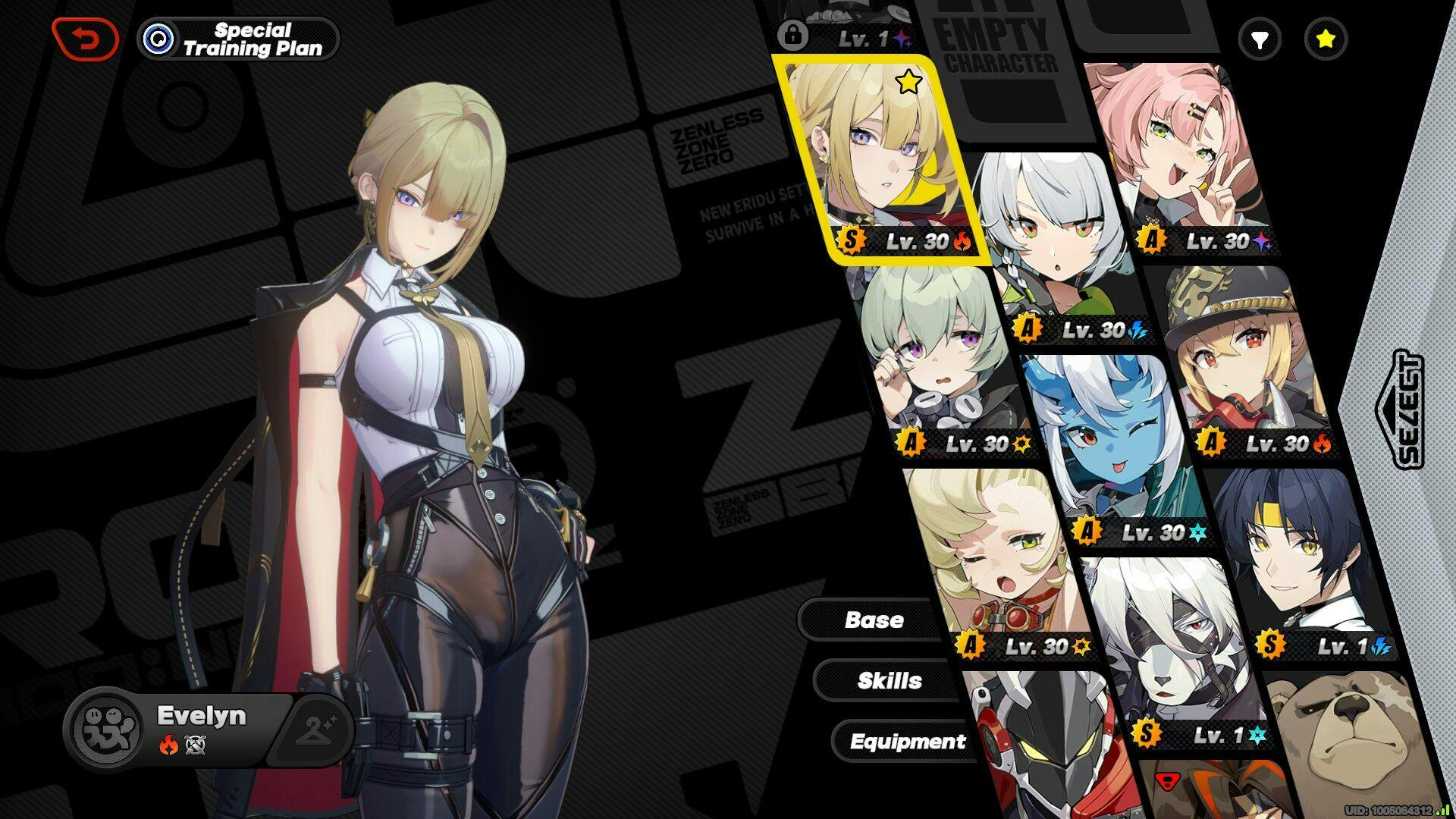Open the Equipment tab
1456x819 pixels.
tap(907, 741)
